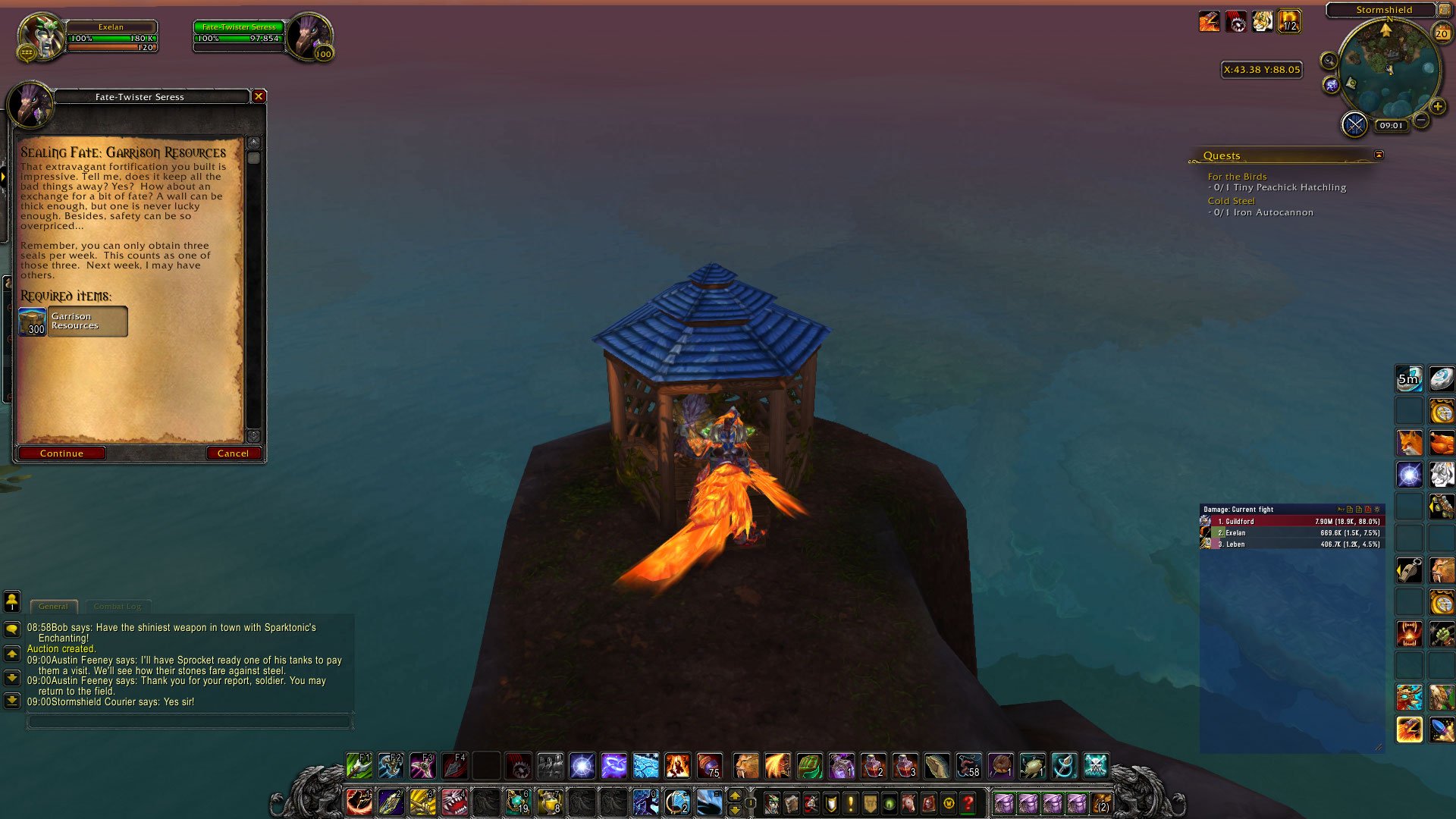Image resolution: width=1456 pixels, height=819 pixels.
Task: Select the Cold Steel quest
Action: pos(1231,201)
